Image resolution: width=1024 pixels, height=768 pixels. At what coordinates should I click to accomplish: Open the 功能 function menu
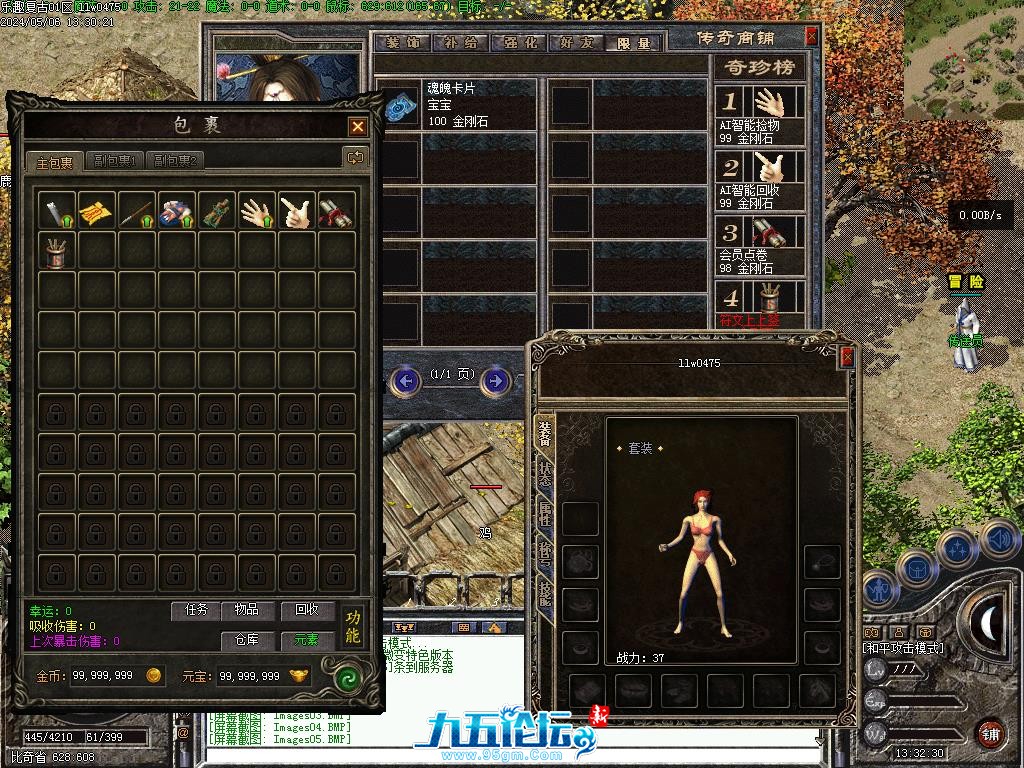[x=352, y=626]
